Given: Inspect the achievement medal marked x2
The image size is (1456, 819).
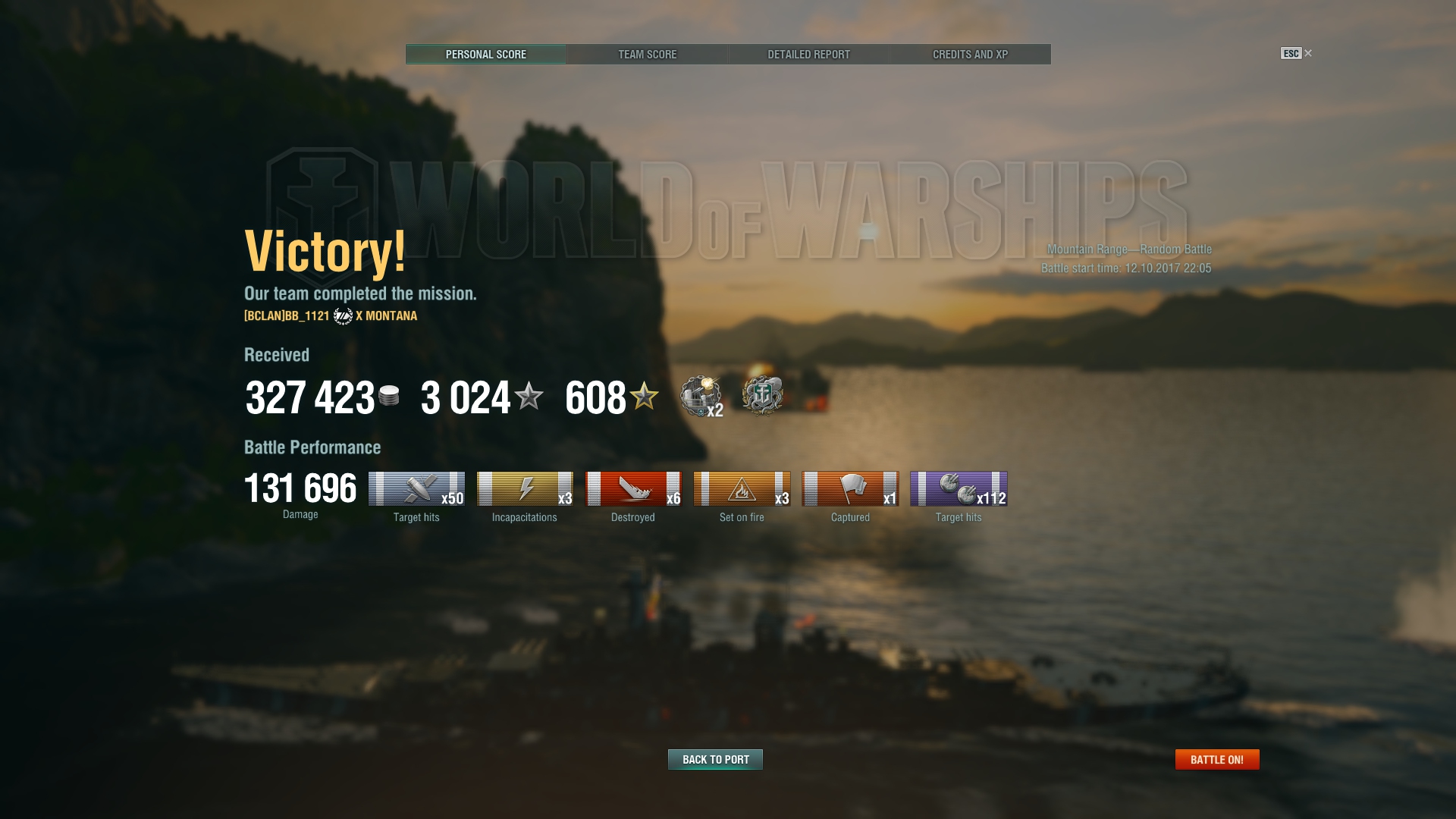Looking at the screenshot, I should click(x=701, y=396).
